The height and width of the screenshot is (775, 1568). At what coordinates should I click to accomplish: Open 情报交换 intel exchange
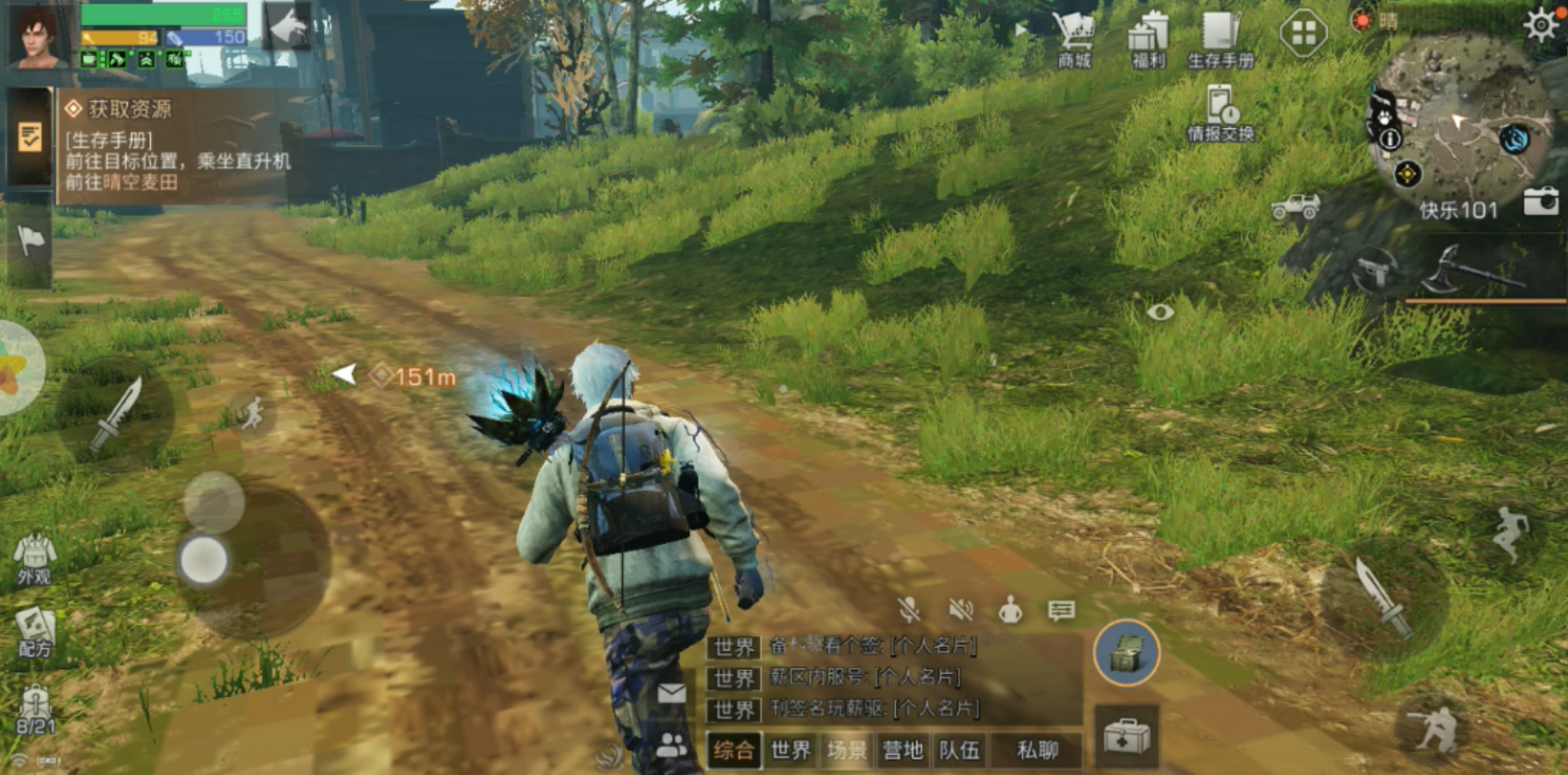pos(1220,114)
